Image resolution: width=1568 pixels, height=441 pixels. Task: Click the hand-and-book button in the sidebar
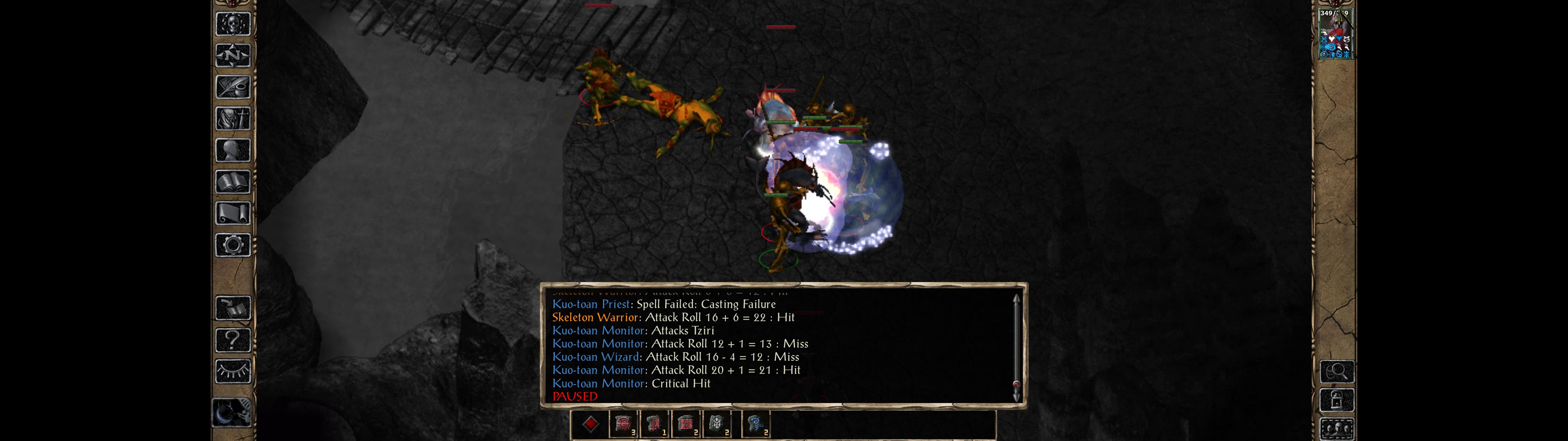[232, 308]
